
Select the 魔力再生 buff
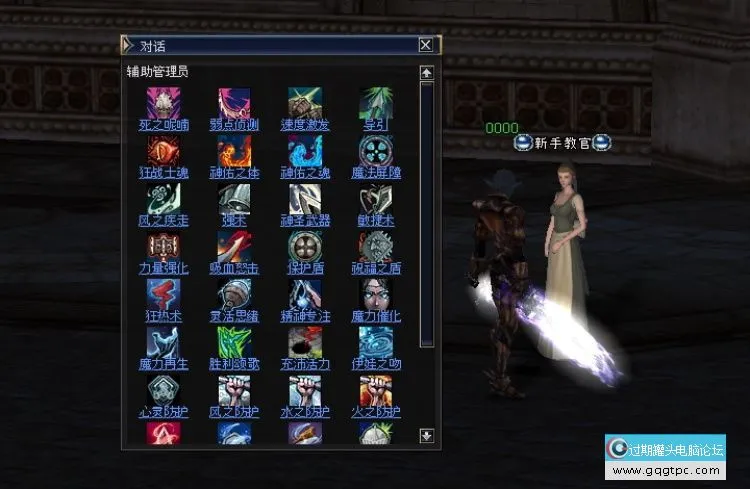(x=164, y=364)
